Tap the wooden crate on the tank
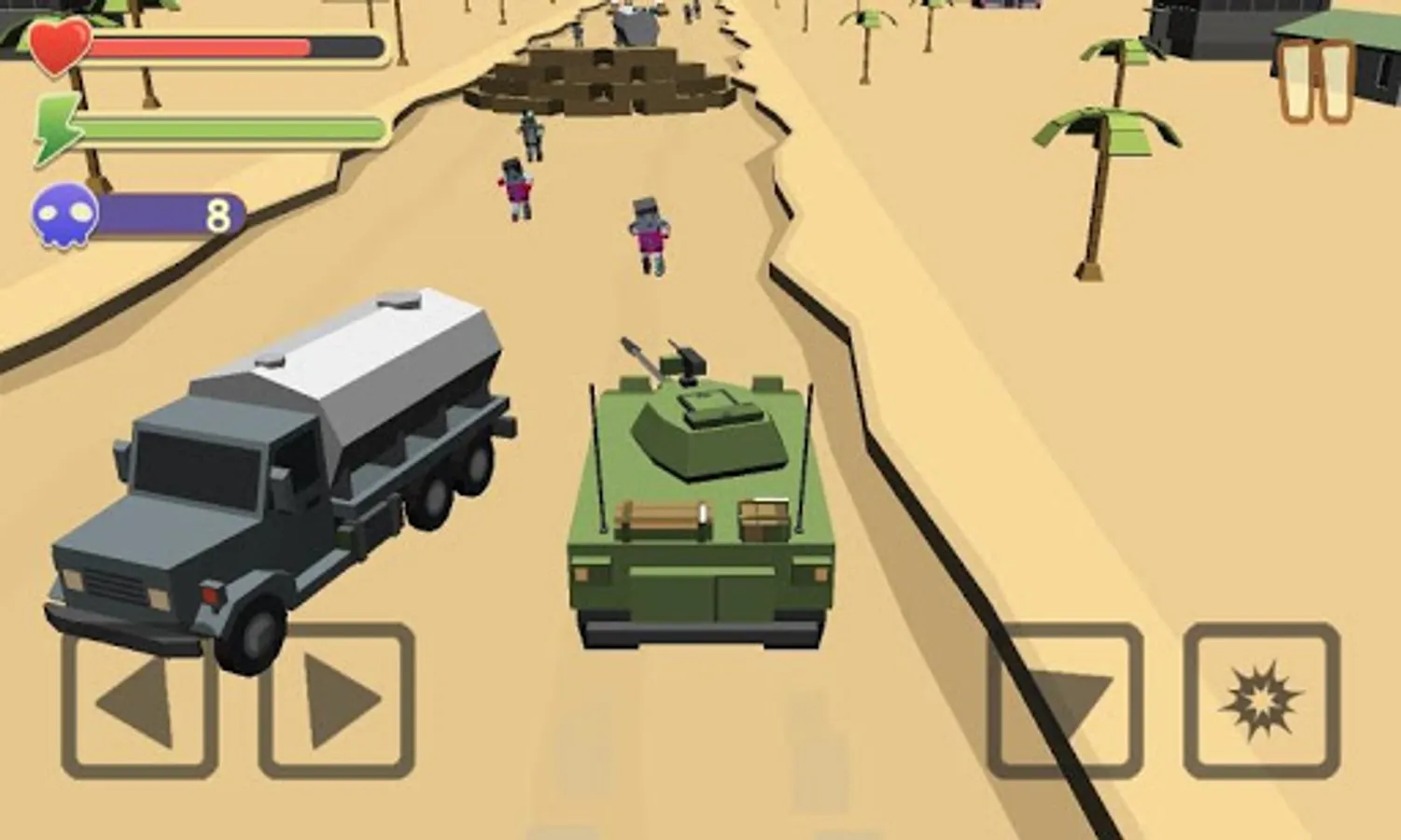Screen dimensions: 1401x840 tap(764, 518)
